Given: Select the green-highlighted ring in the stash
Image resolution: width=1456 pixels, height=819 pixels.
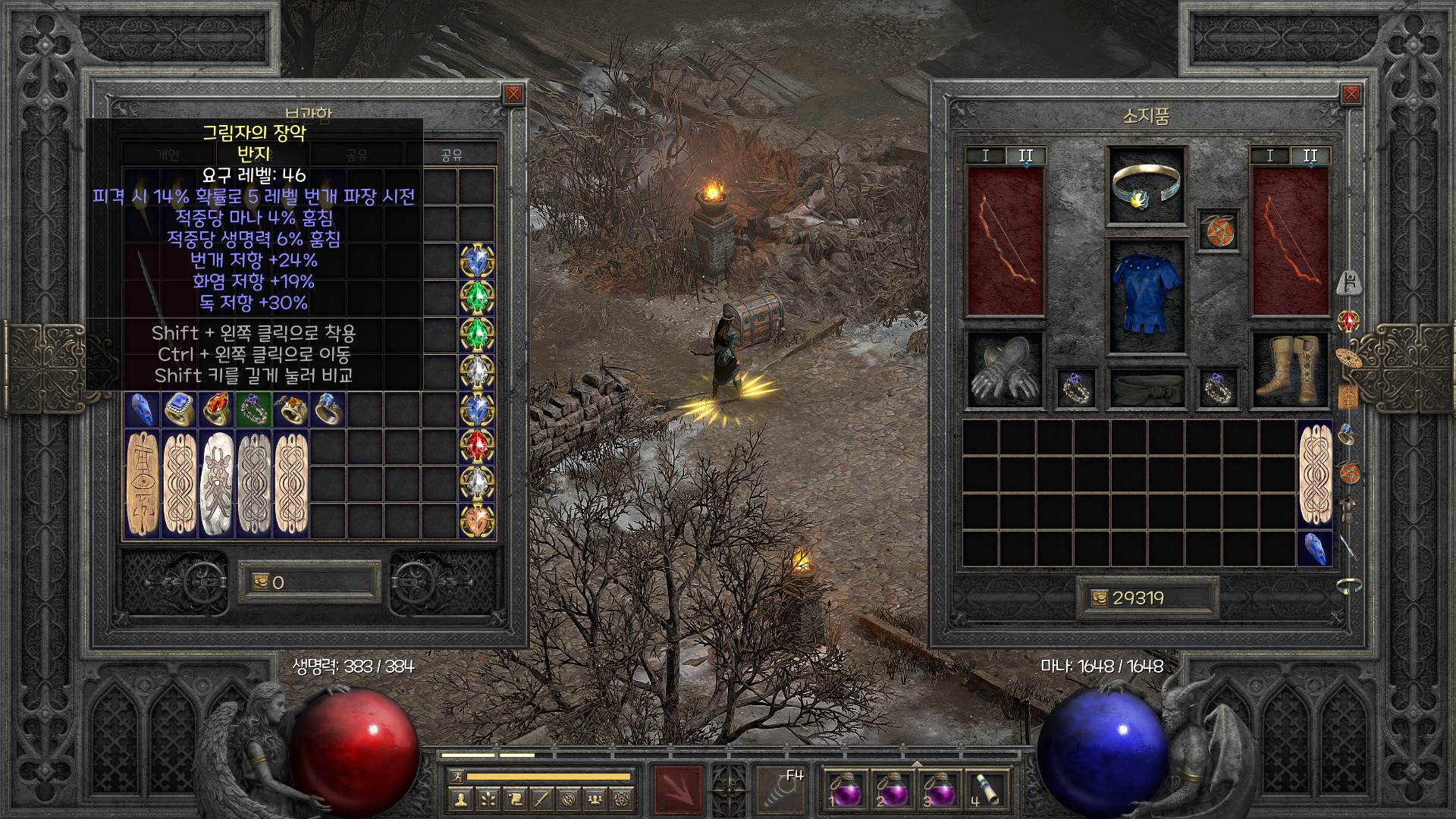Looking at the screenshot, I should click(x=254, y=409).
